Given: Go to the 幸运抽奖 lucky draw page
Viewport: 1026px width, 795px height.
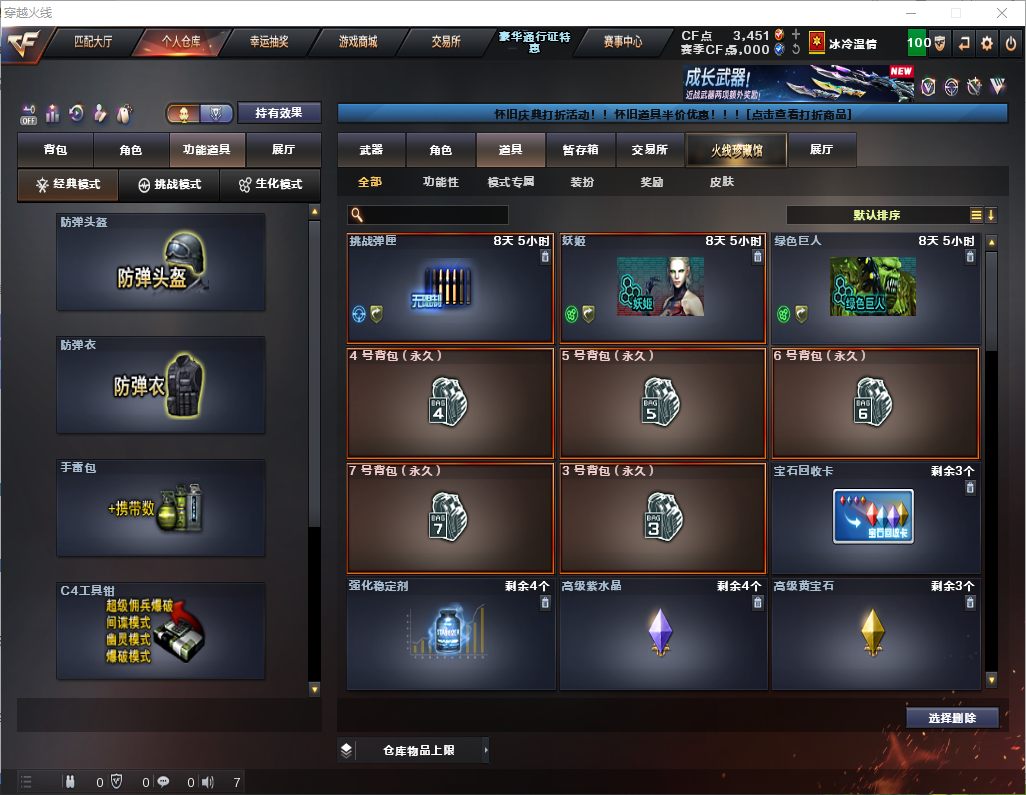Looking at the screenshot, I should (x=268, y=42).
